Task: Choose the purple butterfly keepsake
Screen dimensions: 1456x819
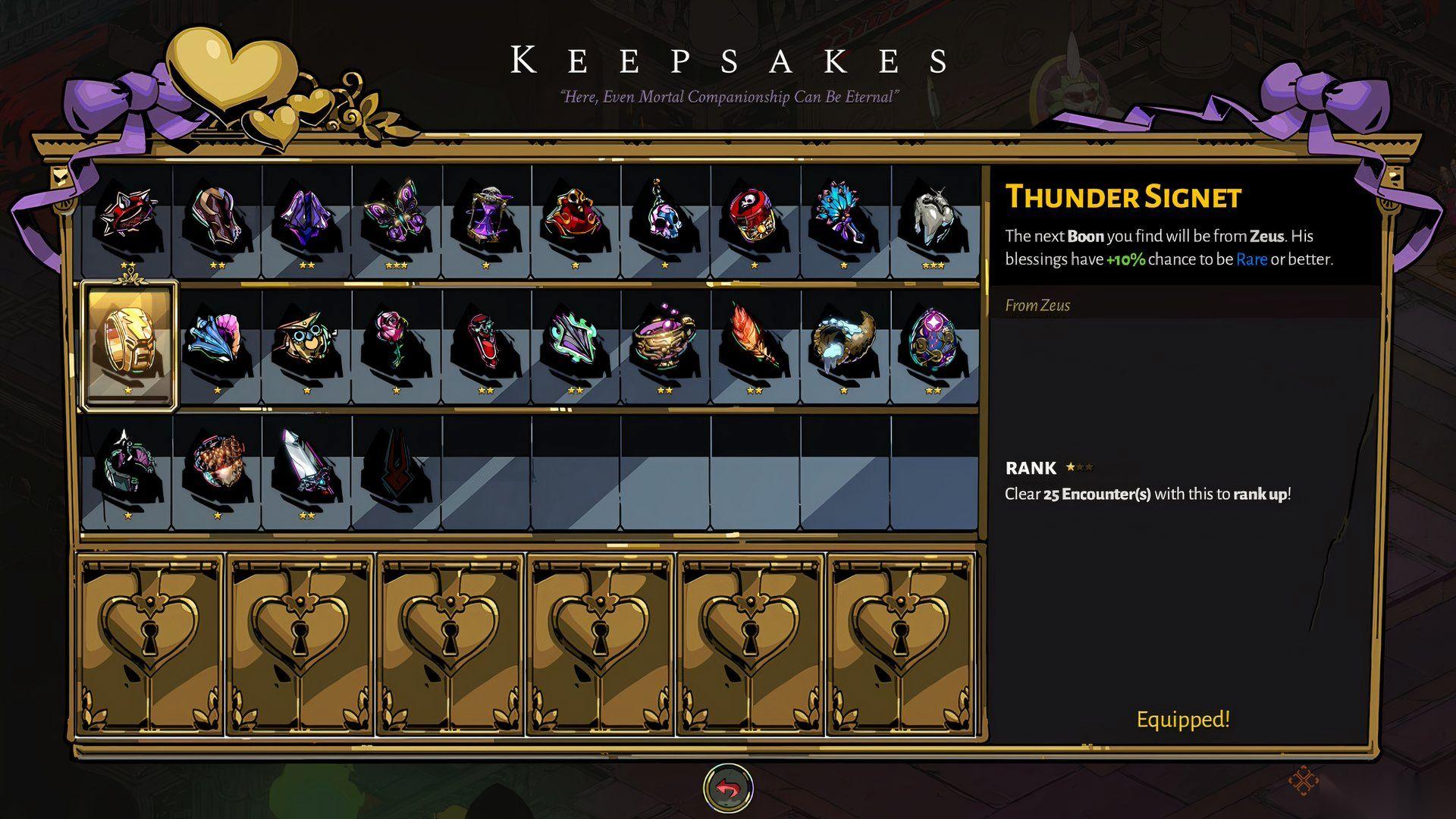Action: [x=396, y=216]
